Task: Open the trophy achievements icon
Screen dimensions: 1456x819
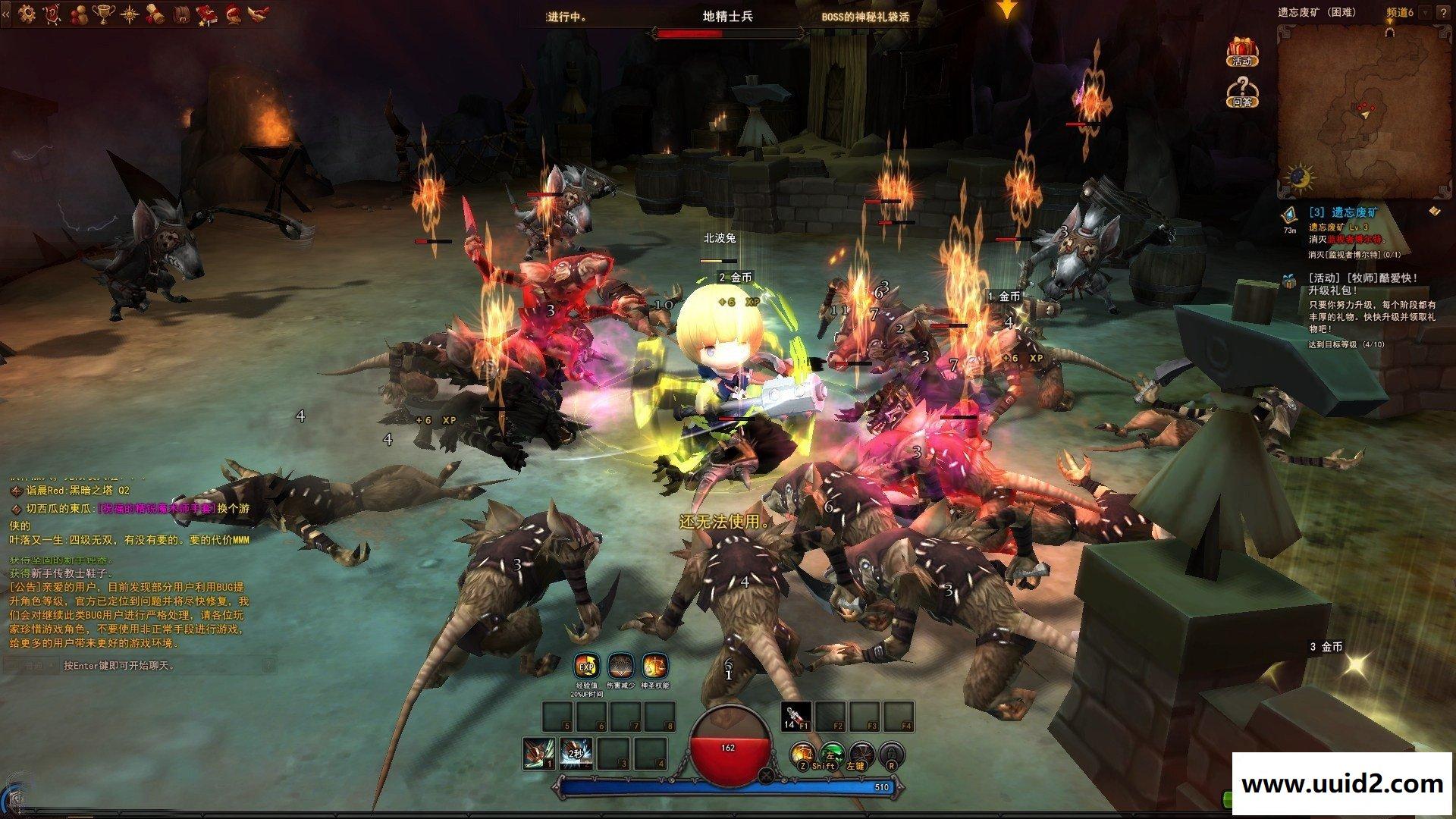Action: pos(104,12)
